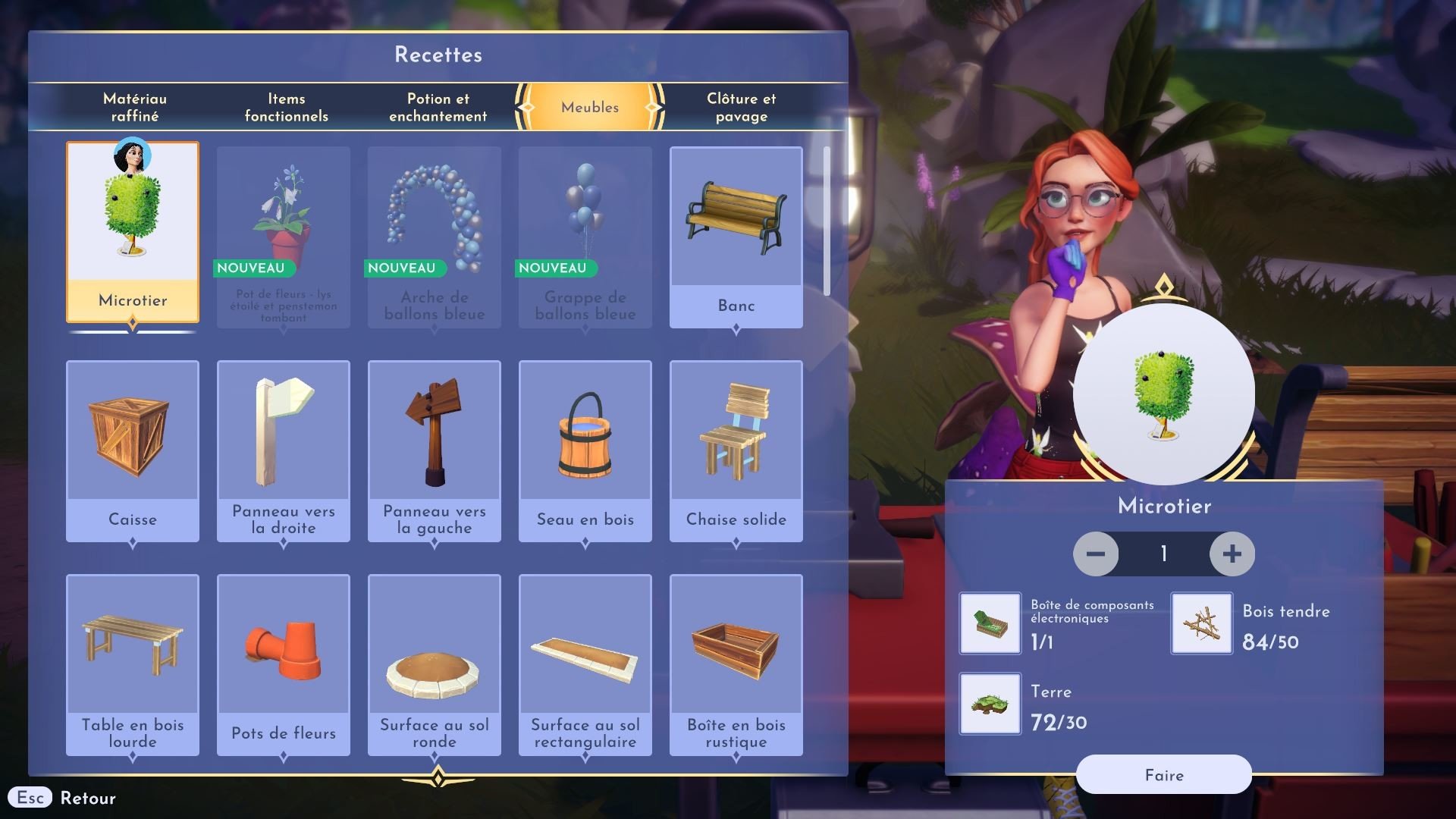The width and height of the screenshot is (1456, 819).
Task: Click the Bois tendre ingredient icon
Action: (1201, 623)
